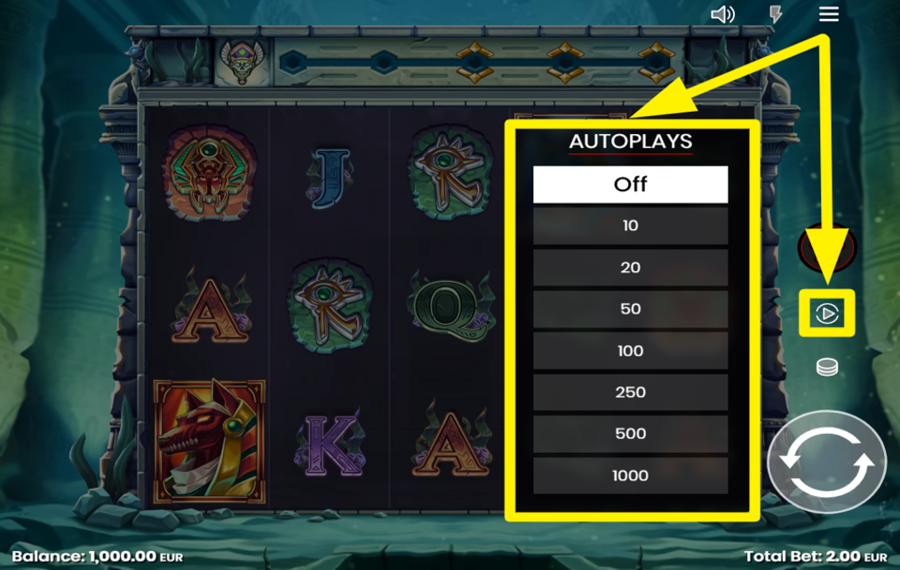Screen dimensions: 900x570
Task: Set autoplay to 50 spins
Action: [x=630, y=309]
